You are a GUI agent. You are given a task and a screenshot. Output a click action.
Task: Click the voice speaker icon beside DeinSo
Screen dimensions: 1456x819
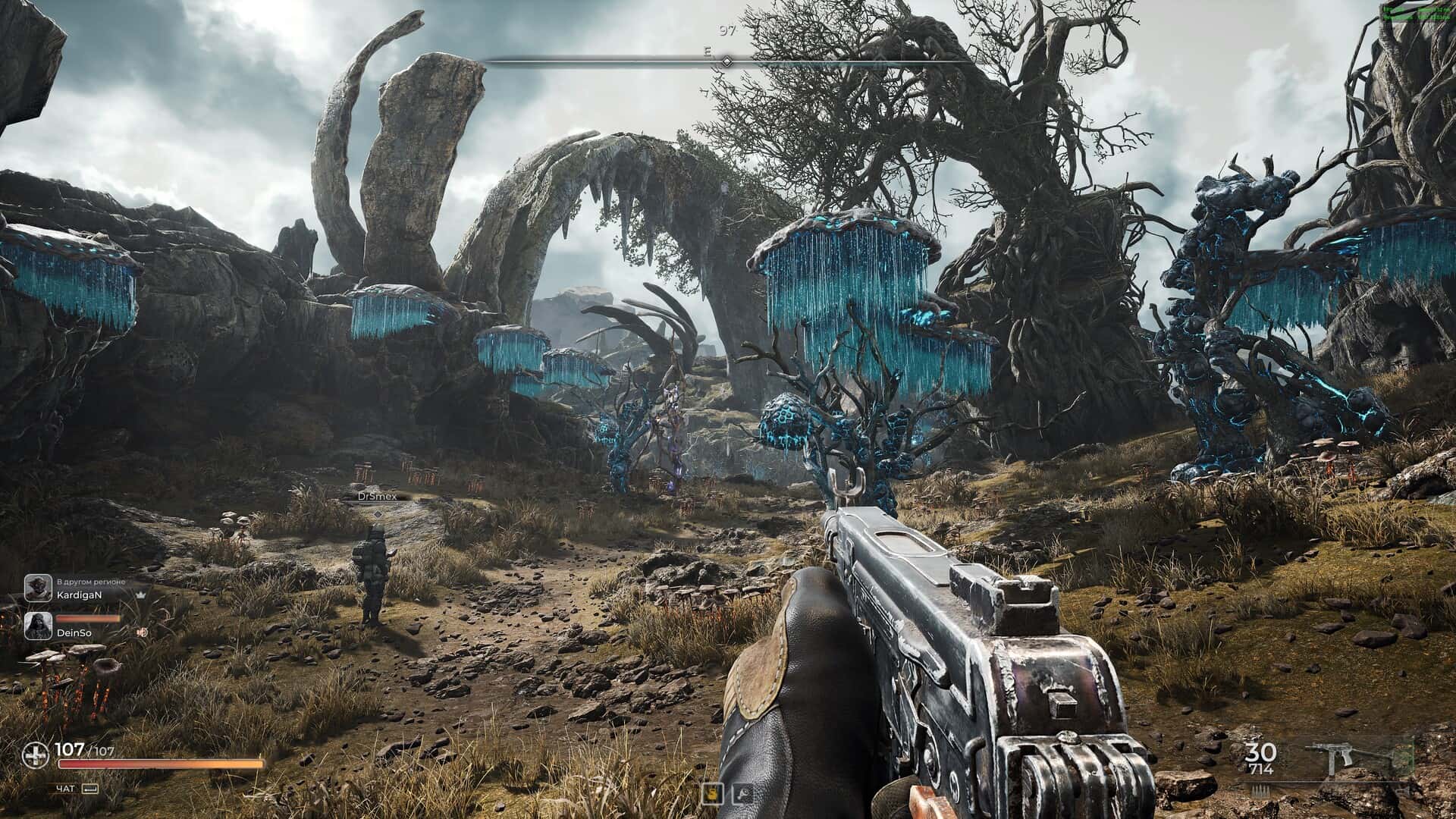(x=142, y=632)
